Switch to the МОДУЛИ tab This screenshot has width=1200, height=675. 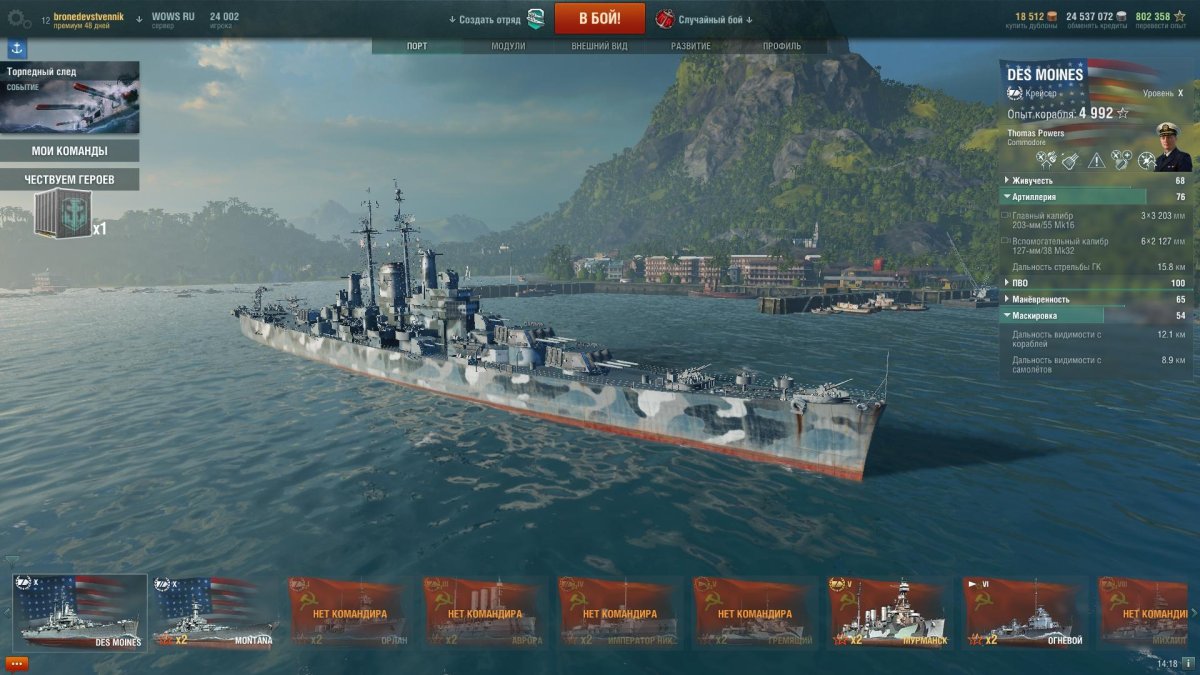[508, 46]
